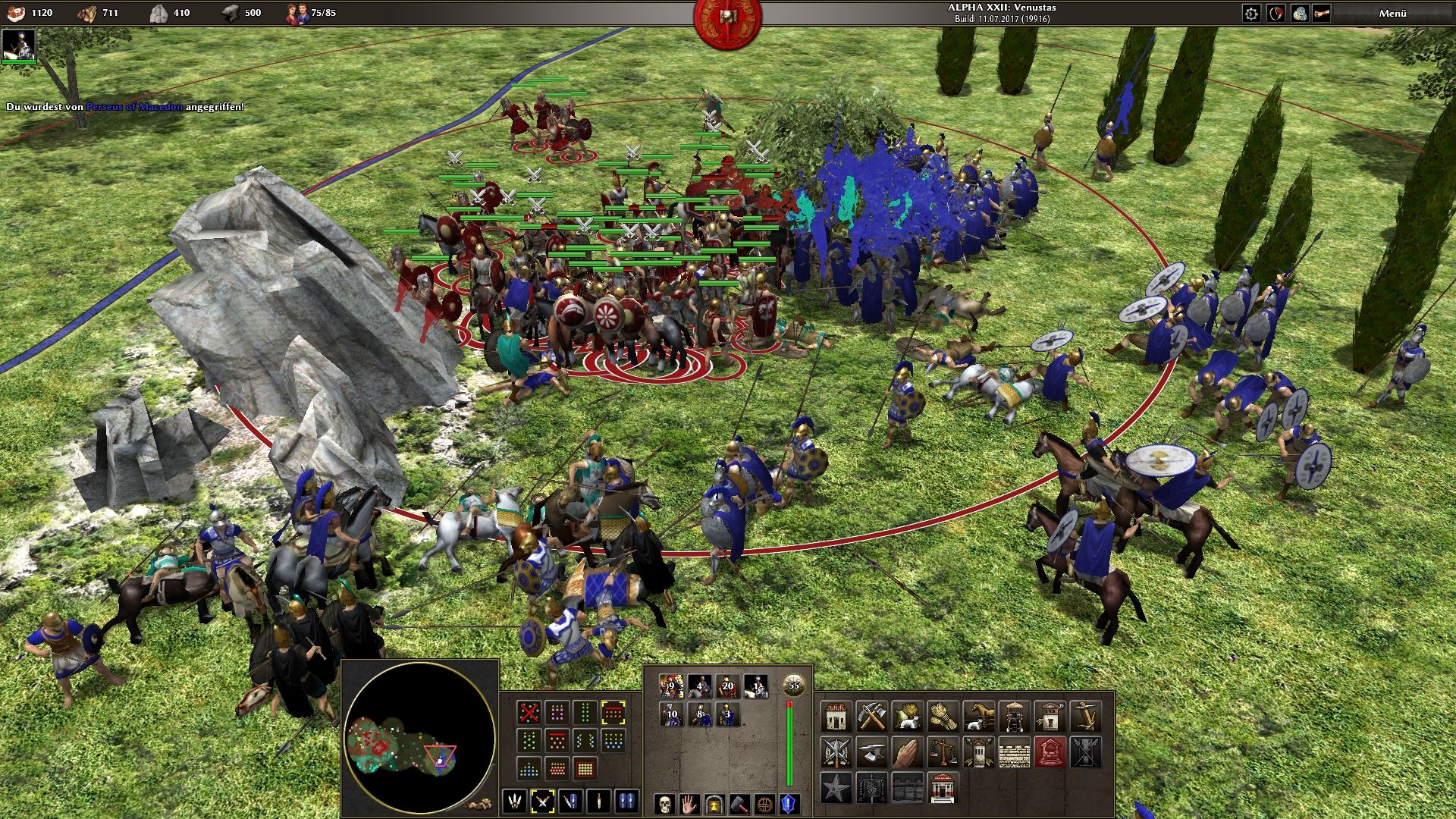This screenshot has height=819, width=1456.
Task: Select the house construction icon
Action: 836,717
